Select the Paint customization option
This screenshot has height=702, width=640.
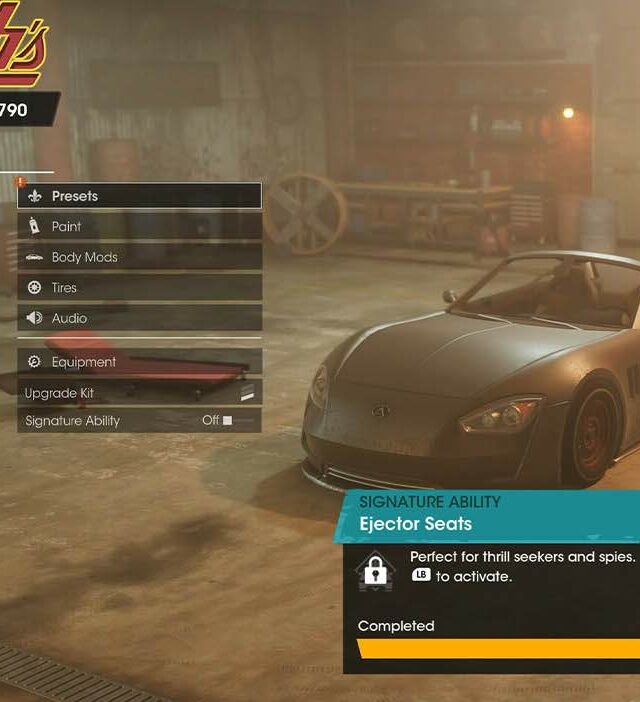pyautogui.click(x=139, y=227)
